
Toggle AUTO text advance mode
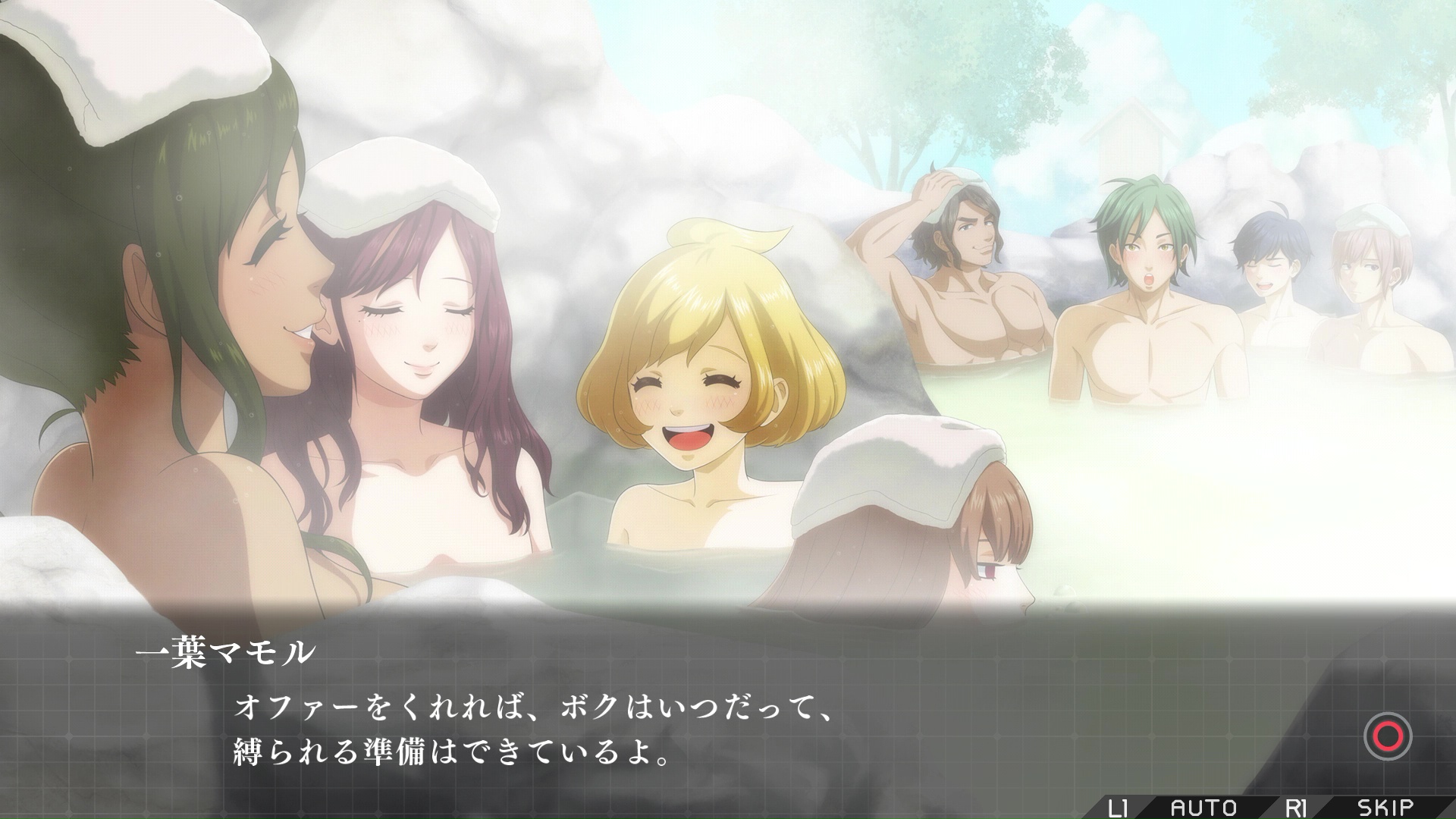1203,807
